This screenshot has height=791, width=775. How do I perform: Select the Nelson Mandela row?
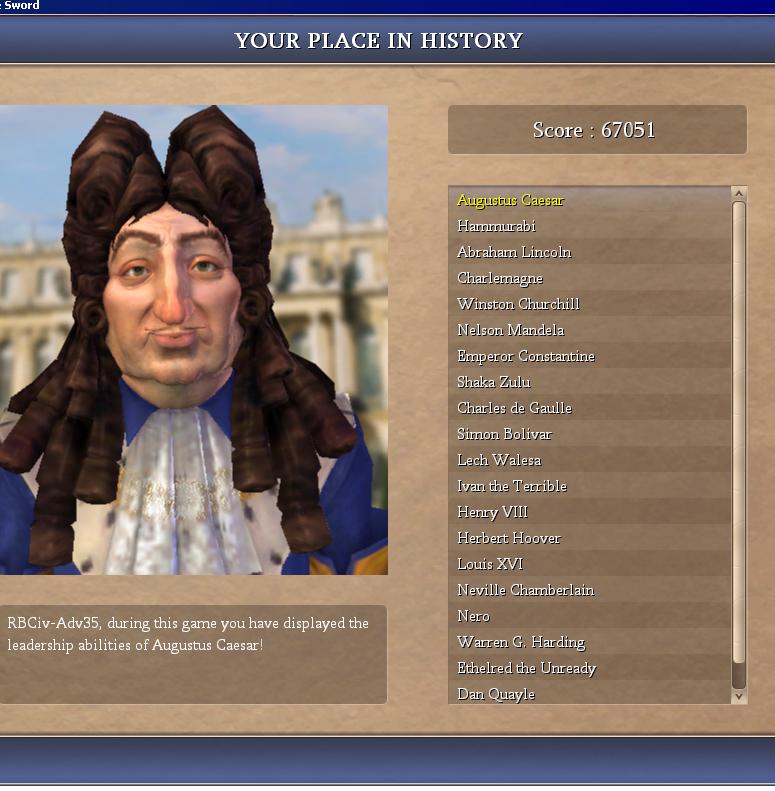click(x=510, y=330)
